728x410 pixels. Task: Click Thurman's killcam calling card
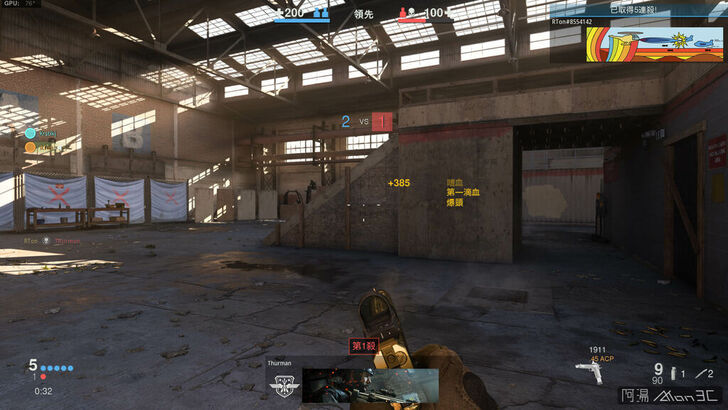coord(370,384)
